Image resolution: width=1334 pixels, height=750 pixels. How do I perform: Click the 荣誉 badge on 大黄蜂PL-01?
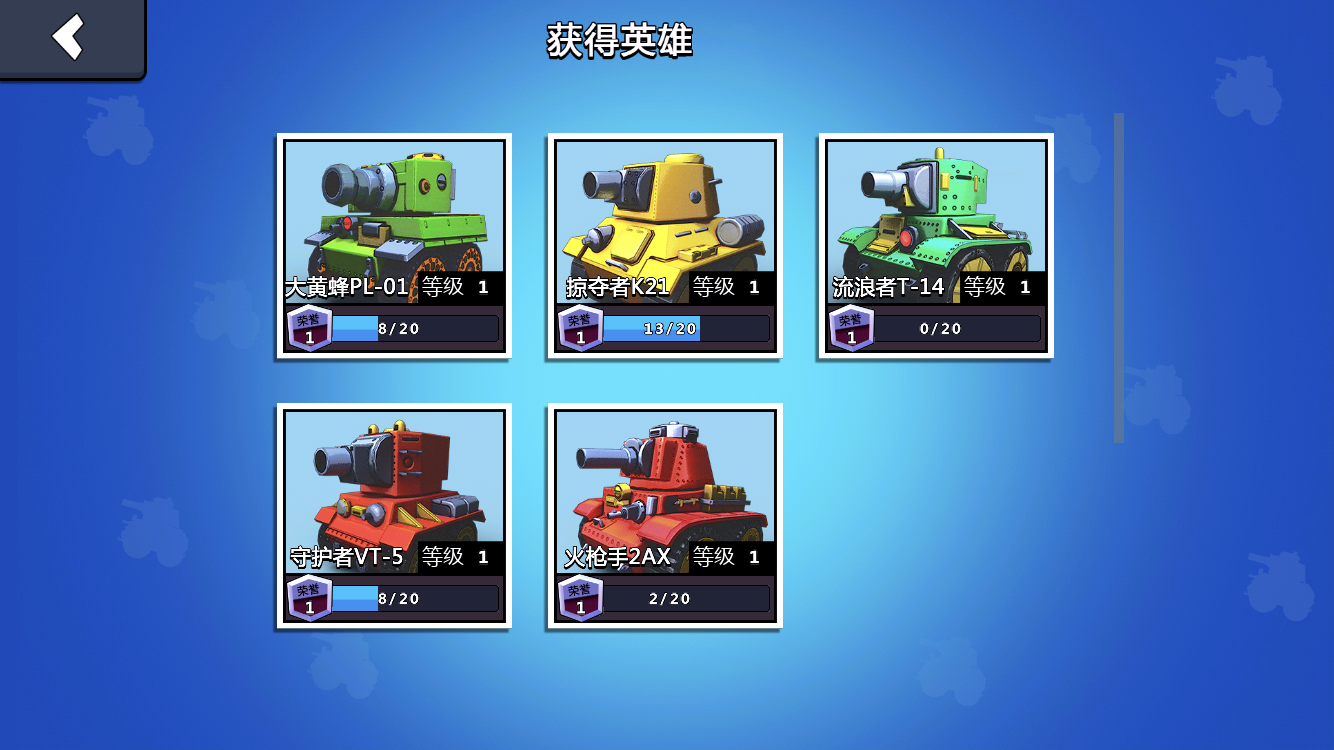[x=310, y=327]
